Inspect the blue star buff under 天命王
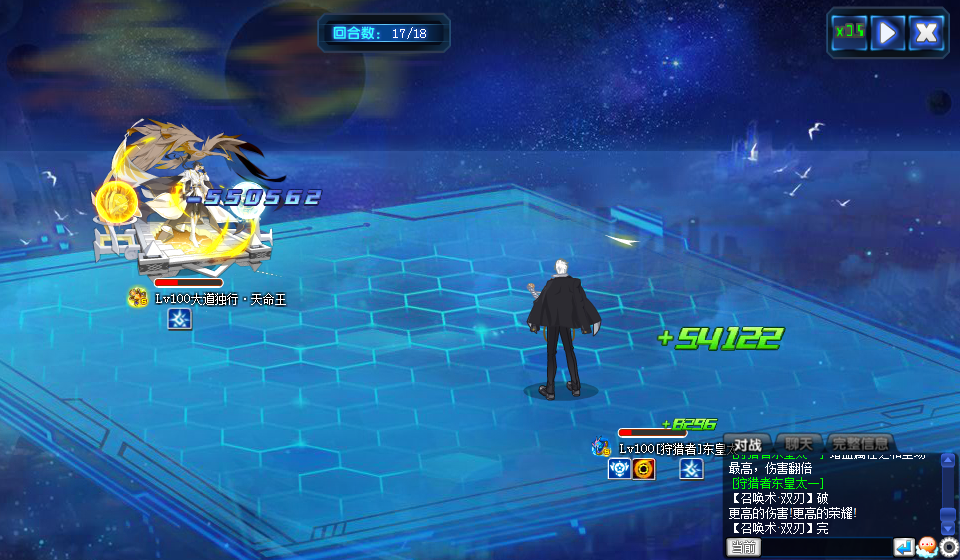 179,319
